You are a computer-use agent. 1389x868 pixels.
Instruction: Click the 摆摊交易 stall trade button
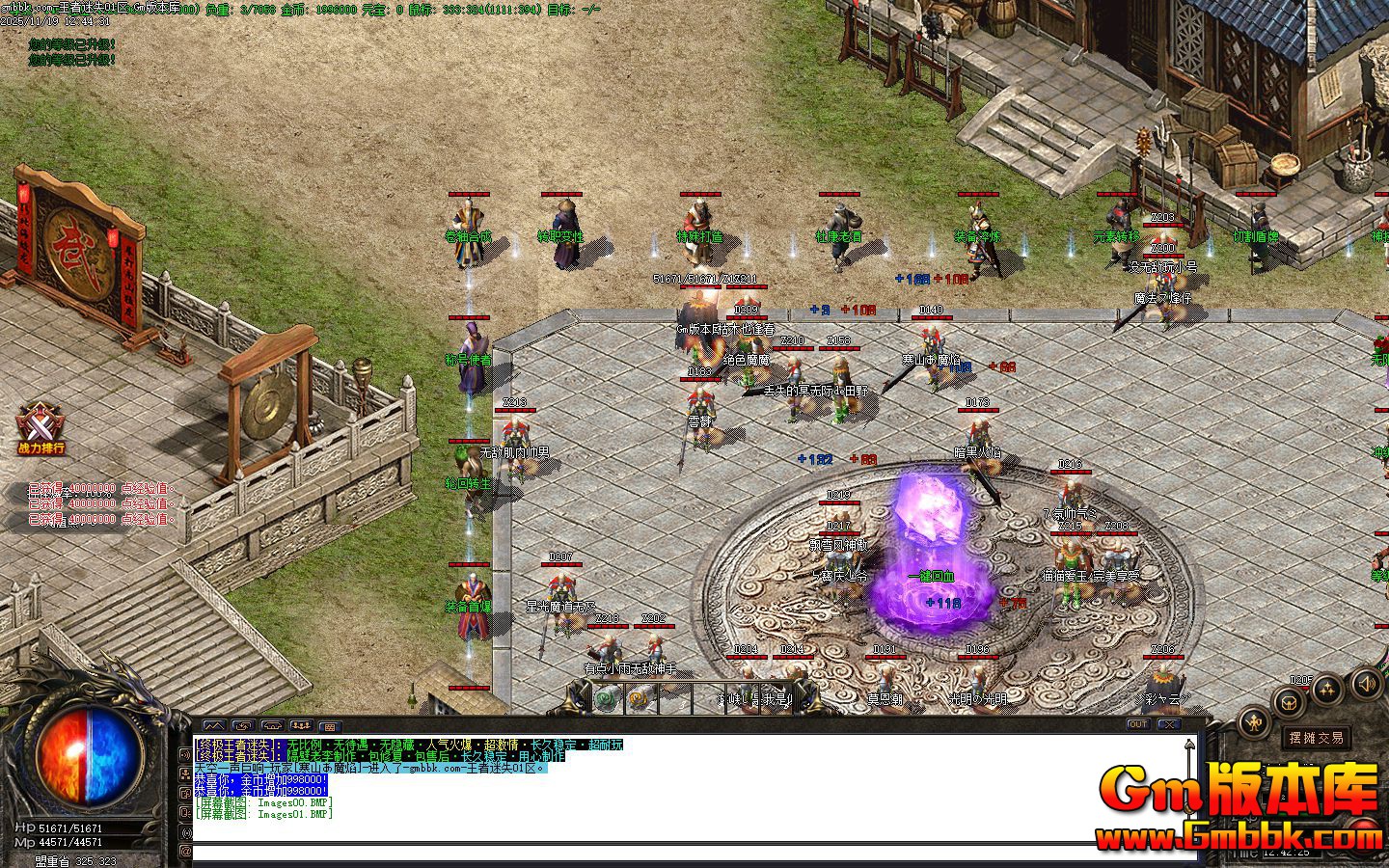click(1316, 738)
